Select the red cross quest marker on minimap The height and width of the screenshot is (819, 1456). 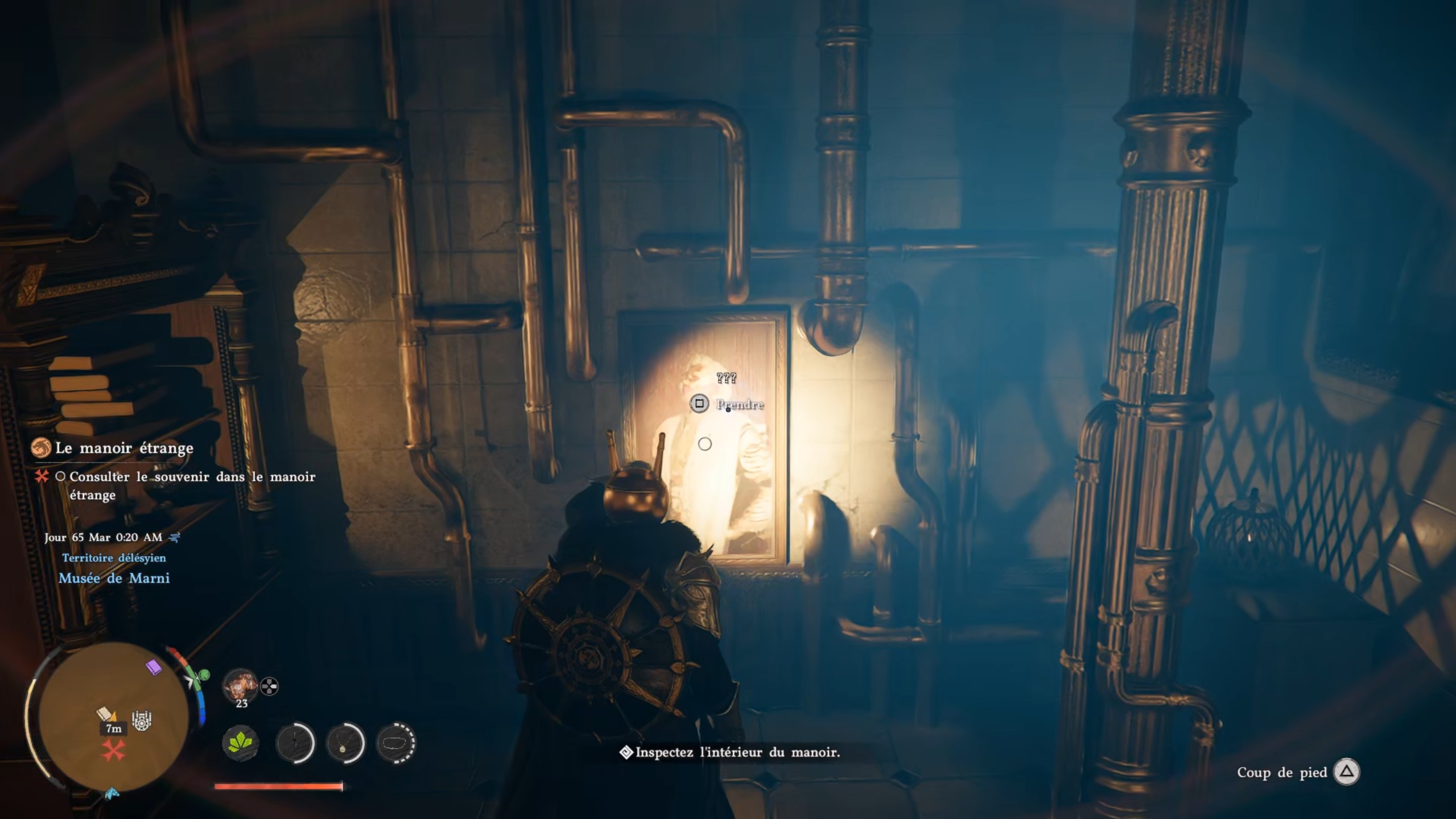[x=113, y=751]
